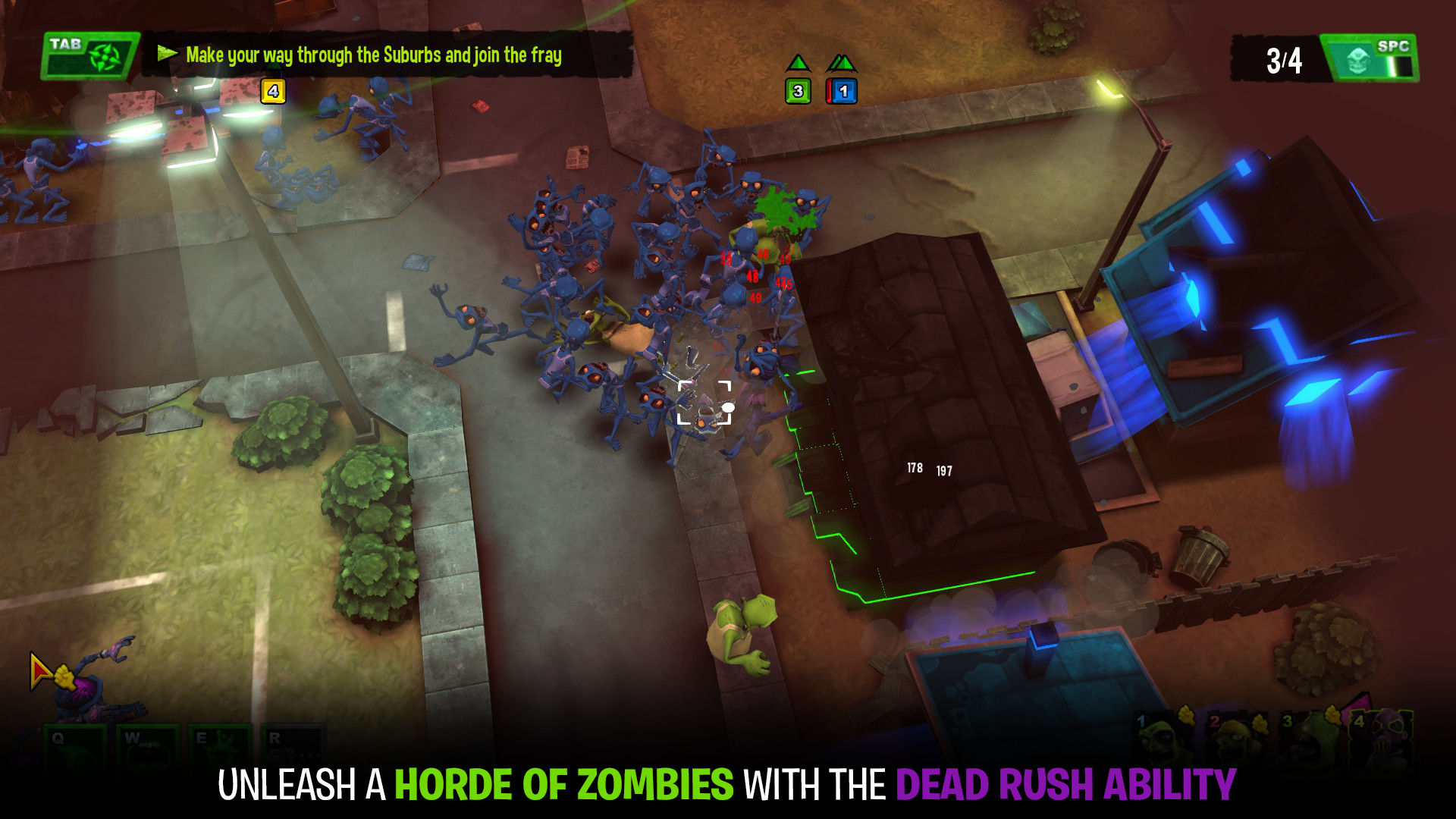Viewport: 1456px width, 819px height.
Task: Click the objective banner text about the Suburbs
Action: click(x=375, y=54)
